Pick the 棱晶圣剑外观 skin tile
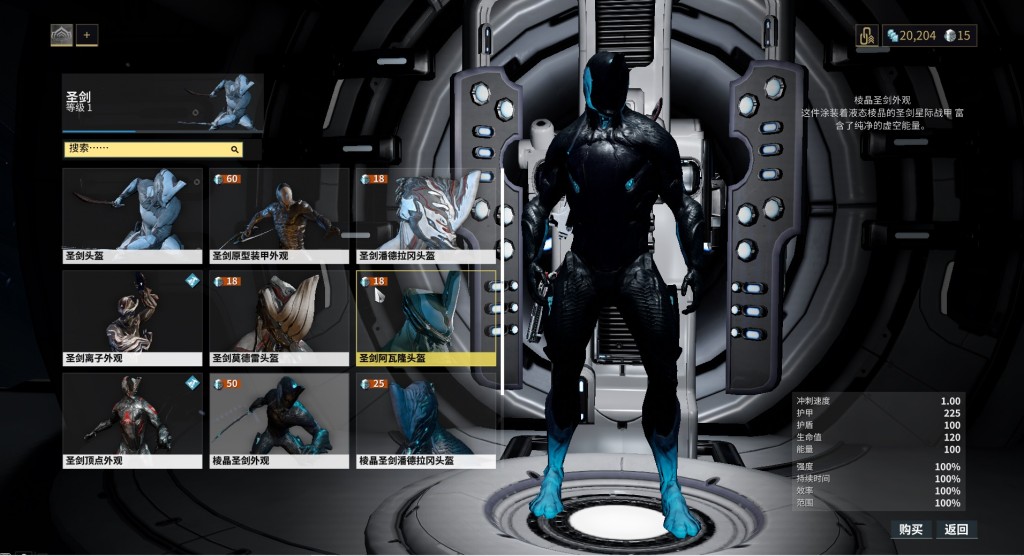Image resolution: width=1024 pixels, height=556 pixels. point(279,419)
